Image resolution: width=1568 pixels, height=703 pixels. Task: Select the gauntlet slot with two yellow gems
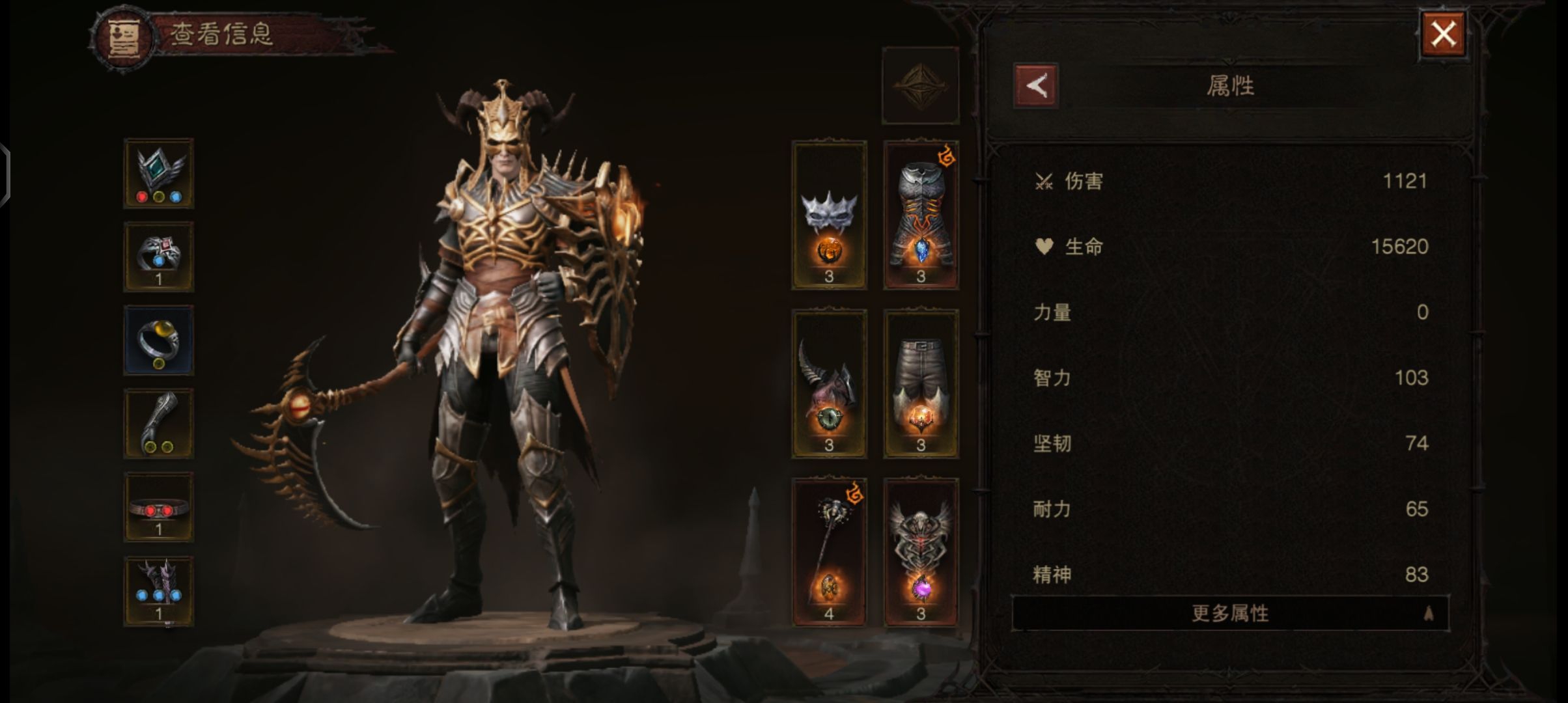tap(159, 424)
